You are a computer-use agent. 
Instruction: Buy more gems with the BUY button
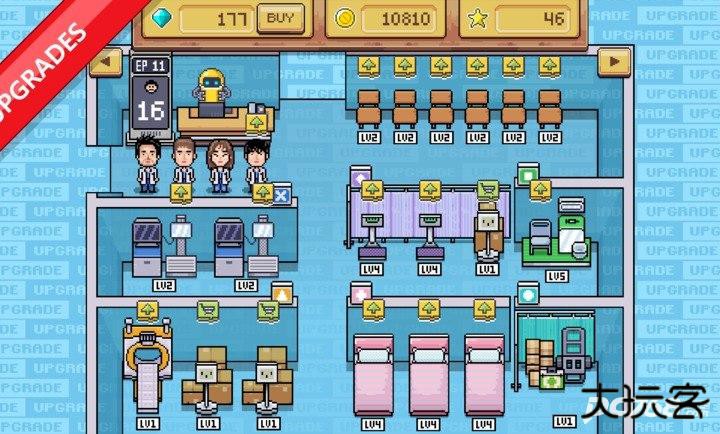[x=281, y=17]
